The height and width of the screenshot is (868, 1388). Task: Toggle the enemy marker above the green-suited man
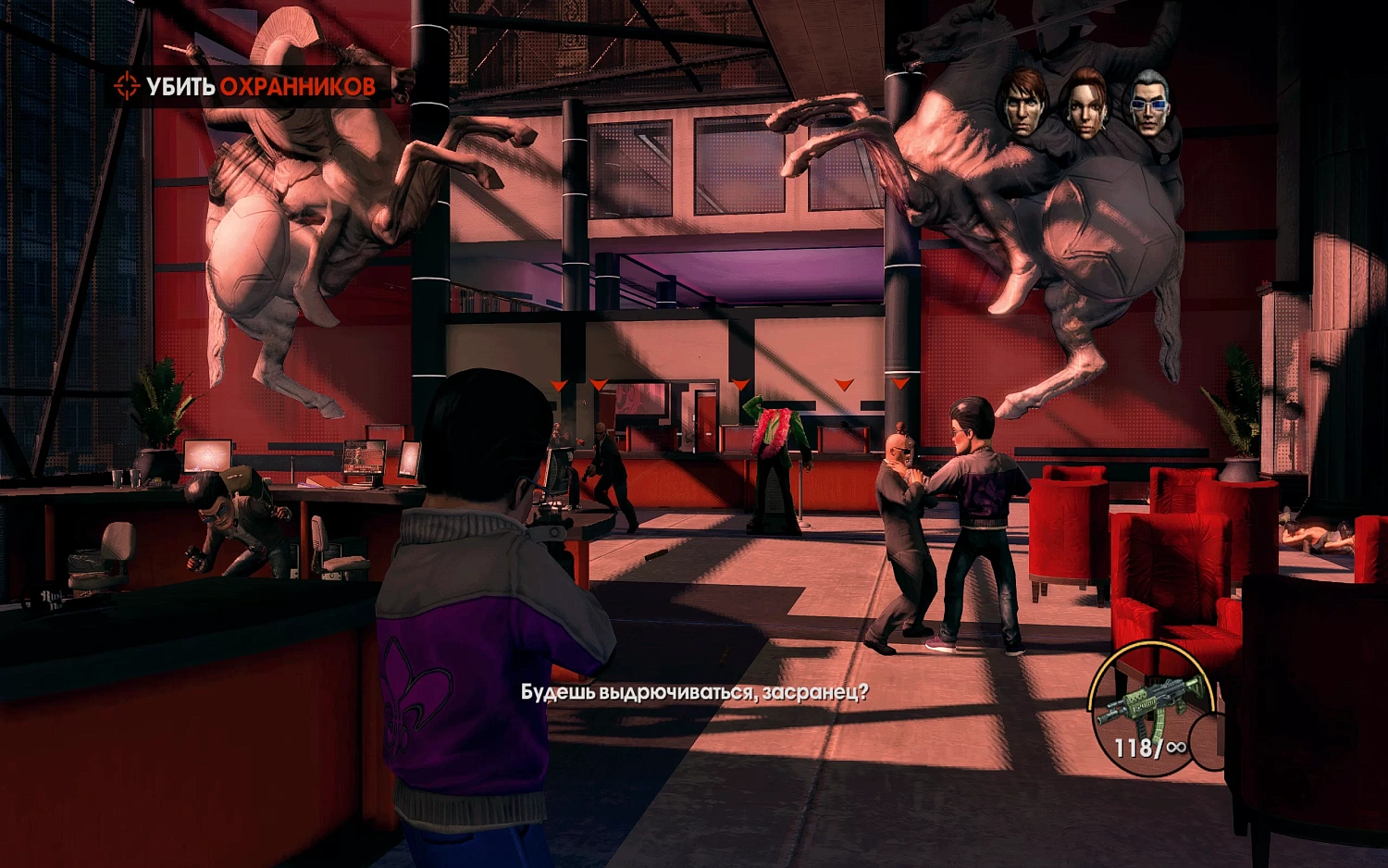click(740, 382)
